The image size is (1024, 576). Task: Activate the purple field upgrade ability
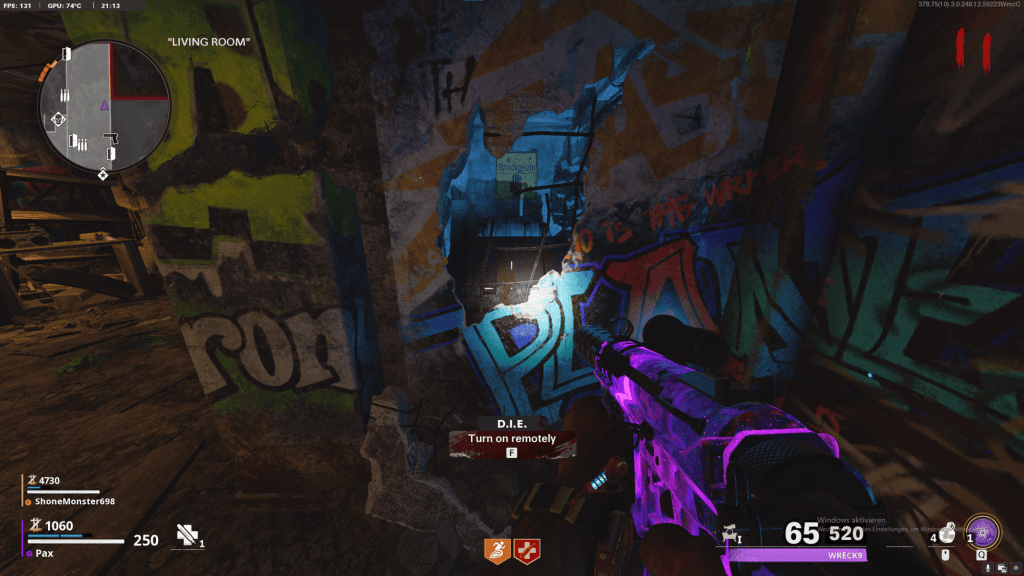click(x=981, y=530)
